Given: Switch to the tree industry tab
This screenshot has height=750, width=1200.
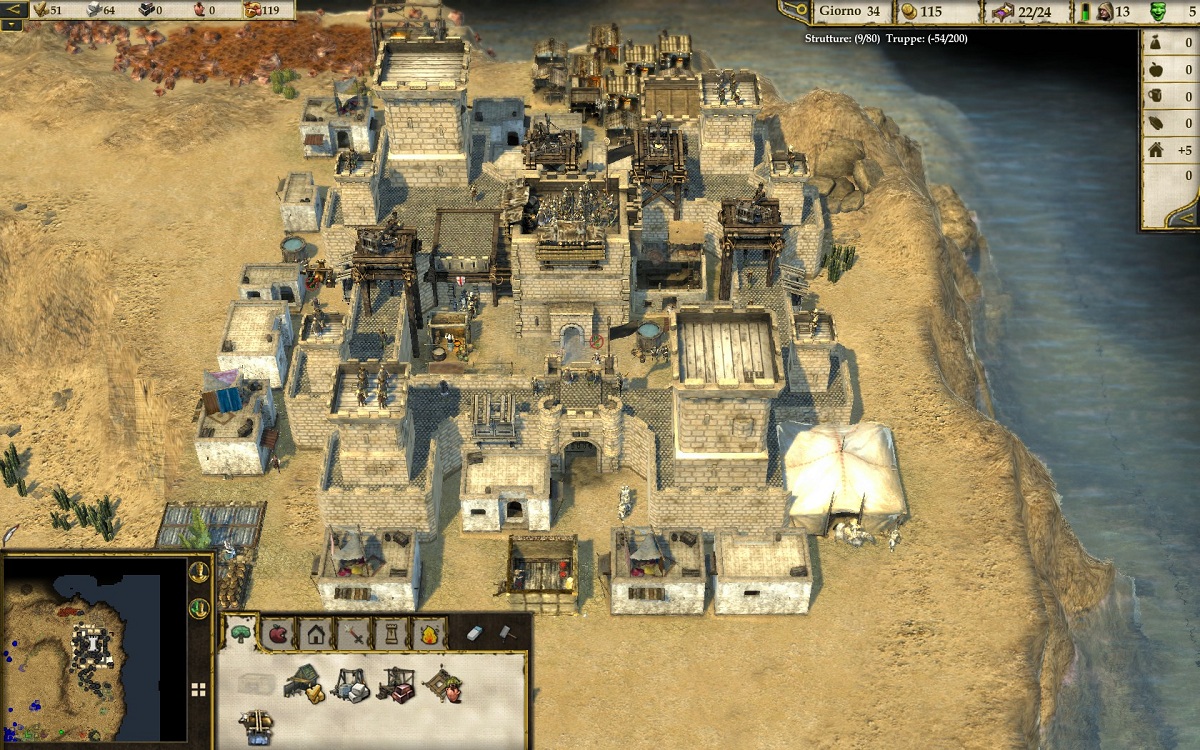Looking at the screenshot, I should click(x=241, y=632).
